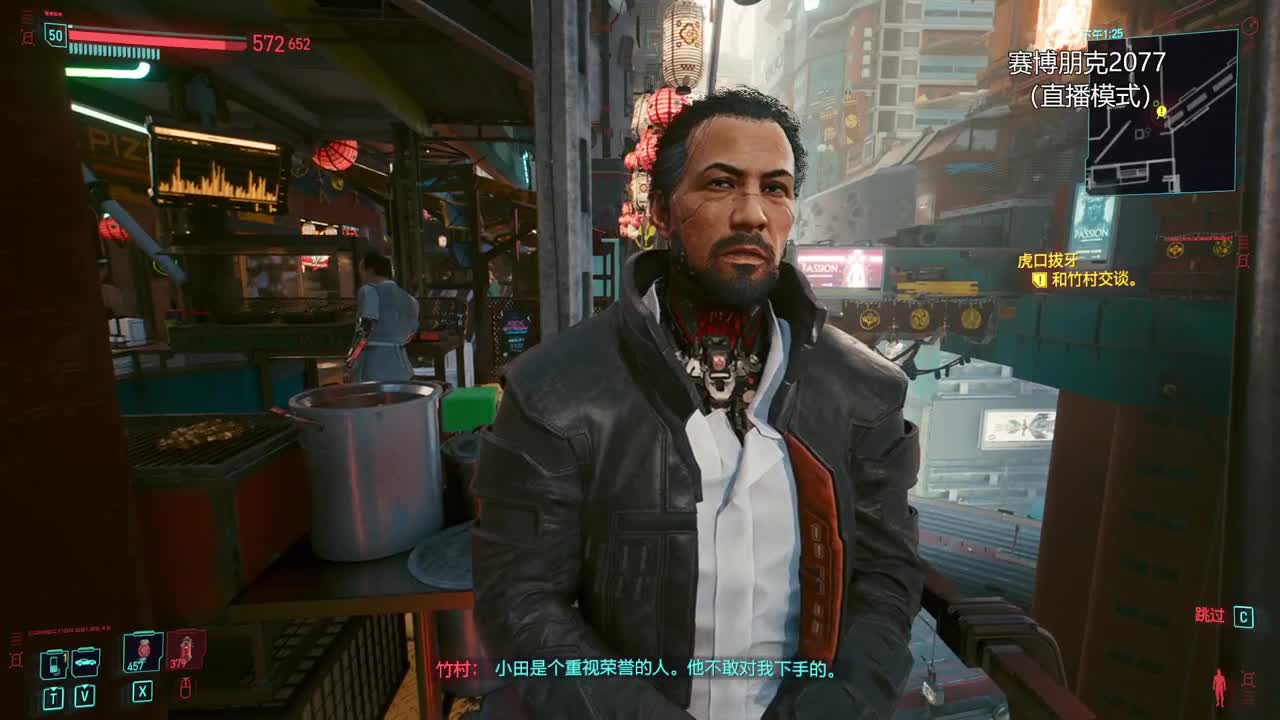Open the phone quick-access icon
Image resolution: width=1280 pixels, height=720 pixels.
click(53, 664)
